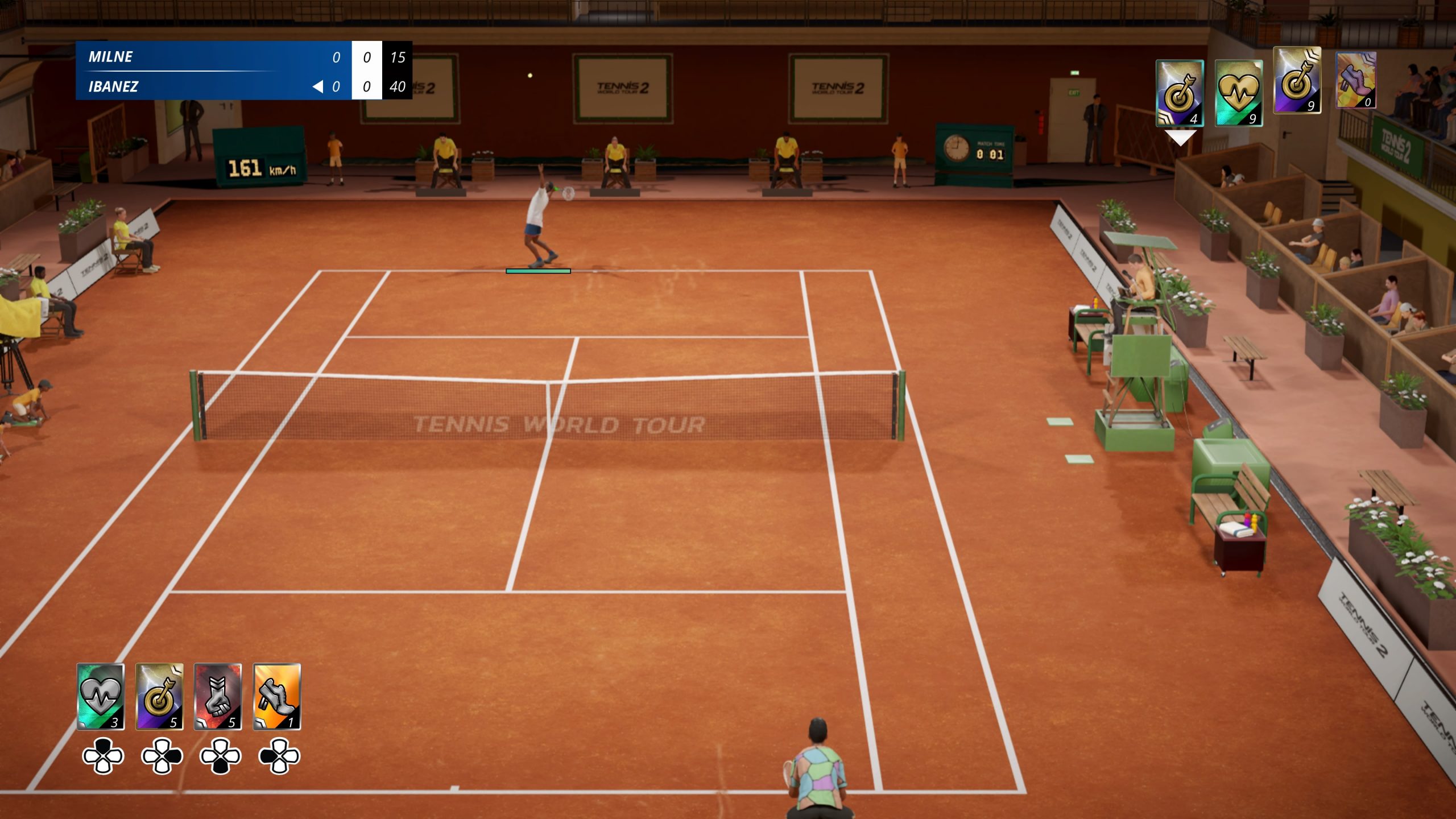Activate the purple target card showing 5
Image resolution: width=1456 pixels, height=819 pixels.
(159, 696)
